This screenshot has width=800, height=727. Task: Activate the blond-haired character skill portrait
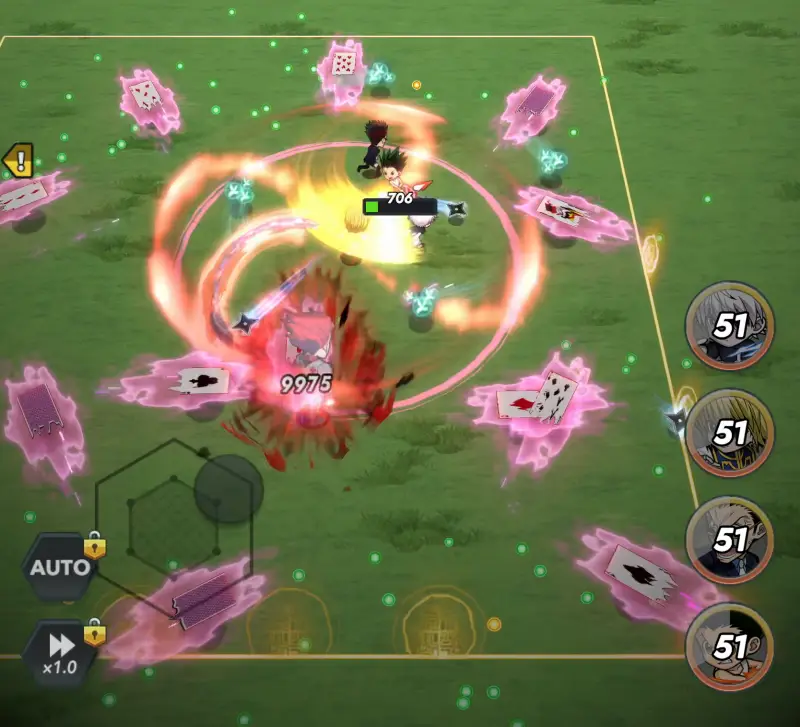729,432
